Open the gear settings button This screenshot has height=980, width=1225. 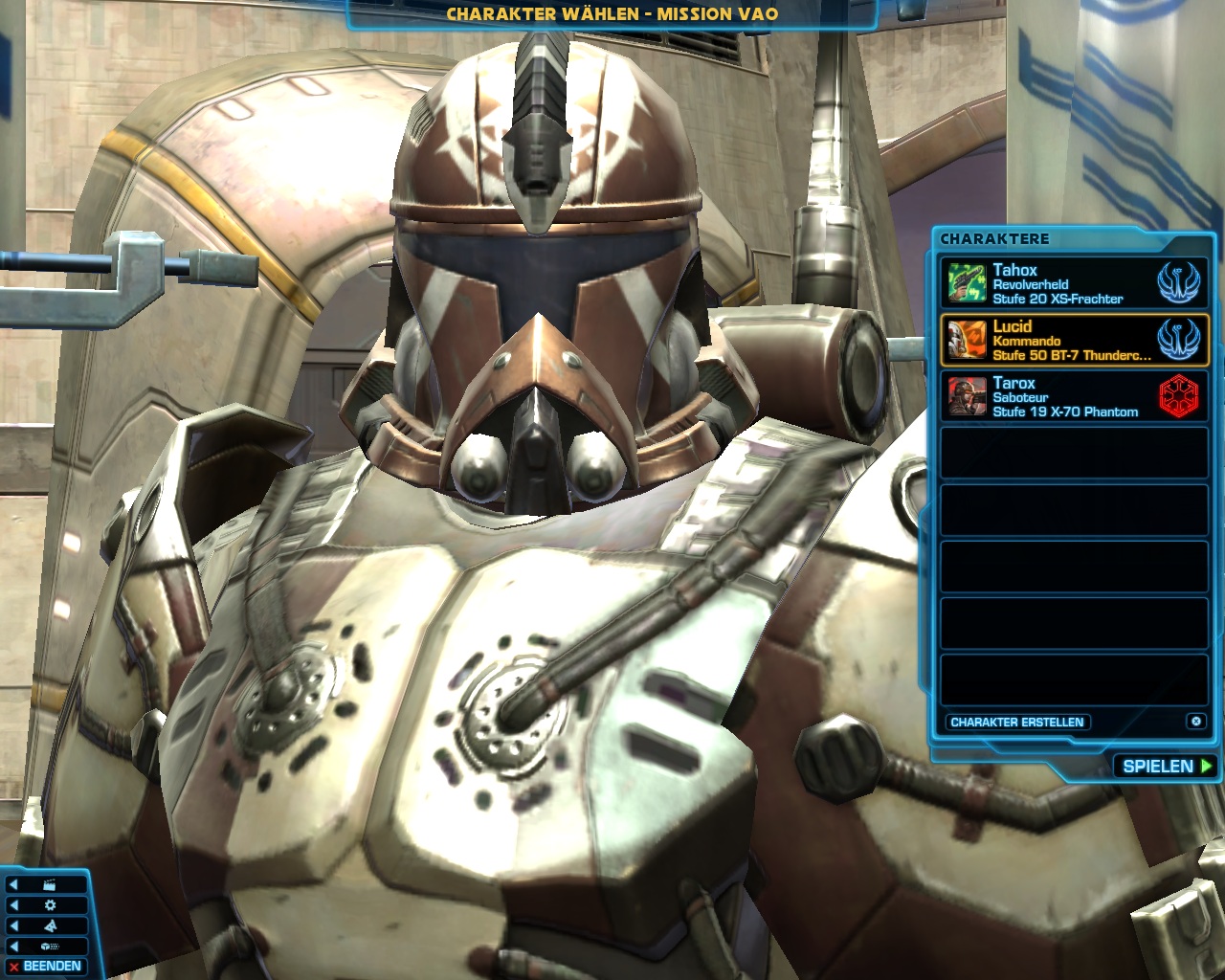(x=50, y=905)
